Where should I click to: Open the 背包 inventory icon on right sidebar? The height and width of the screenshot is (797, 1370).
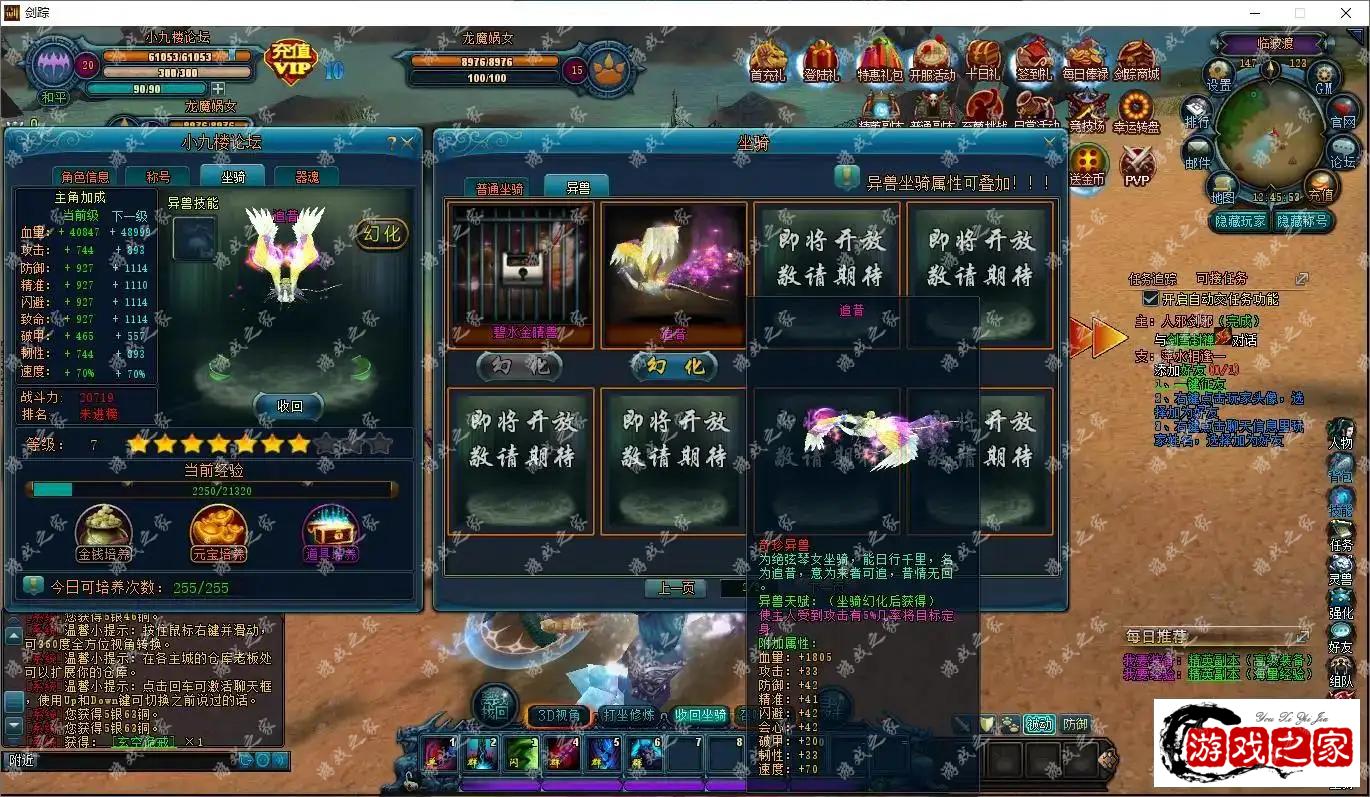[x=1343, y=464]
